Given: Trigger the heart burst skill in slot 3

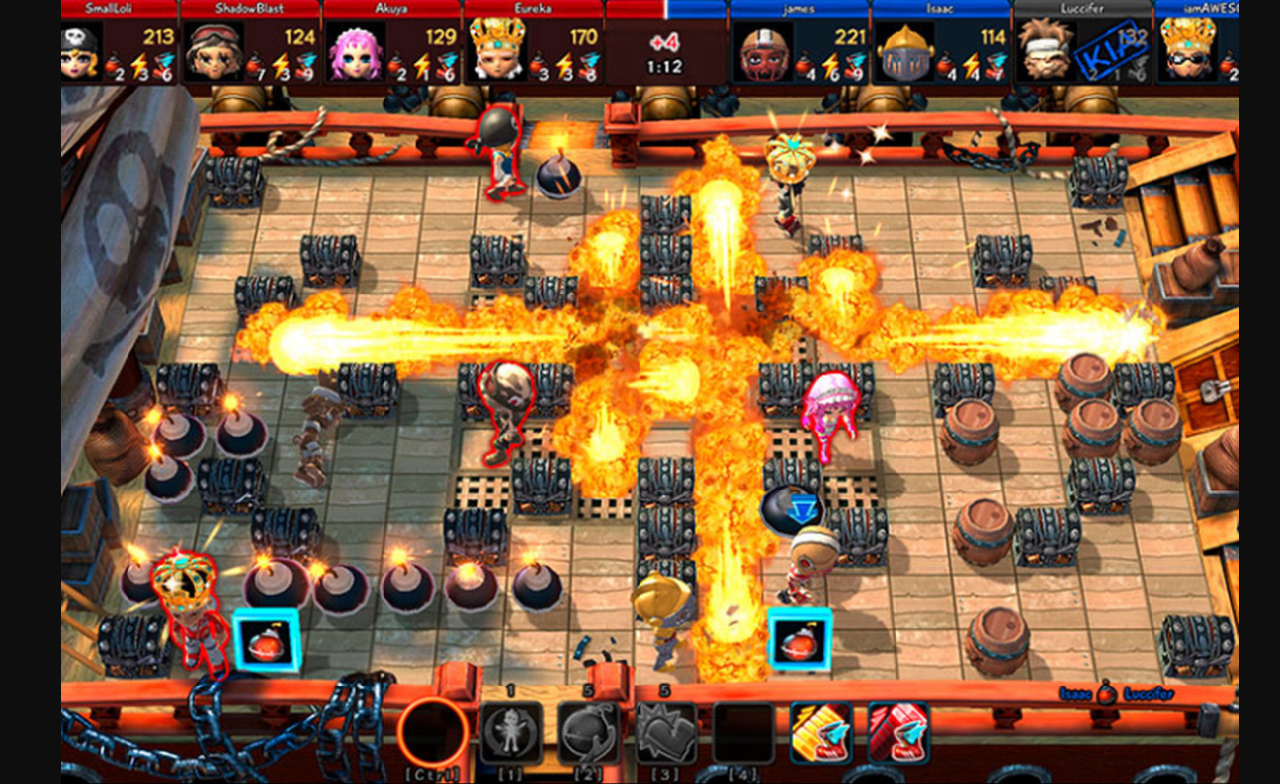Looking at the screenshot, I should point(666,733).
